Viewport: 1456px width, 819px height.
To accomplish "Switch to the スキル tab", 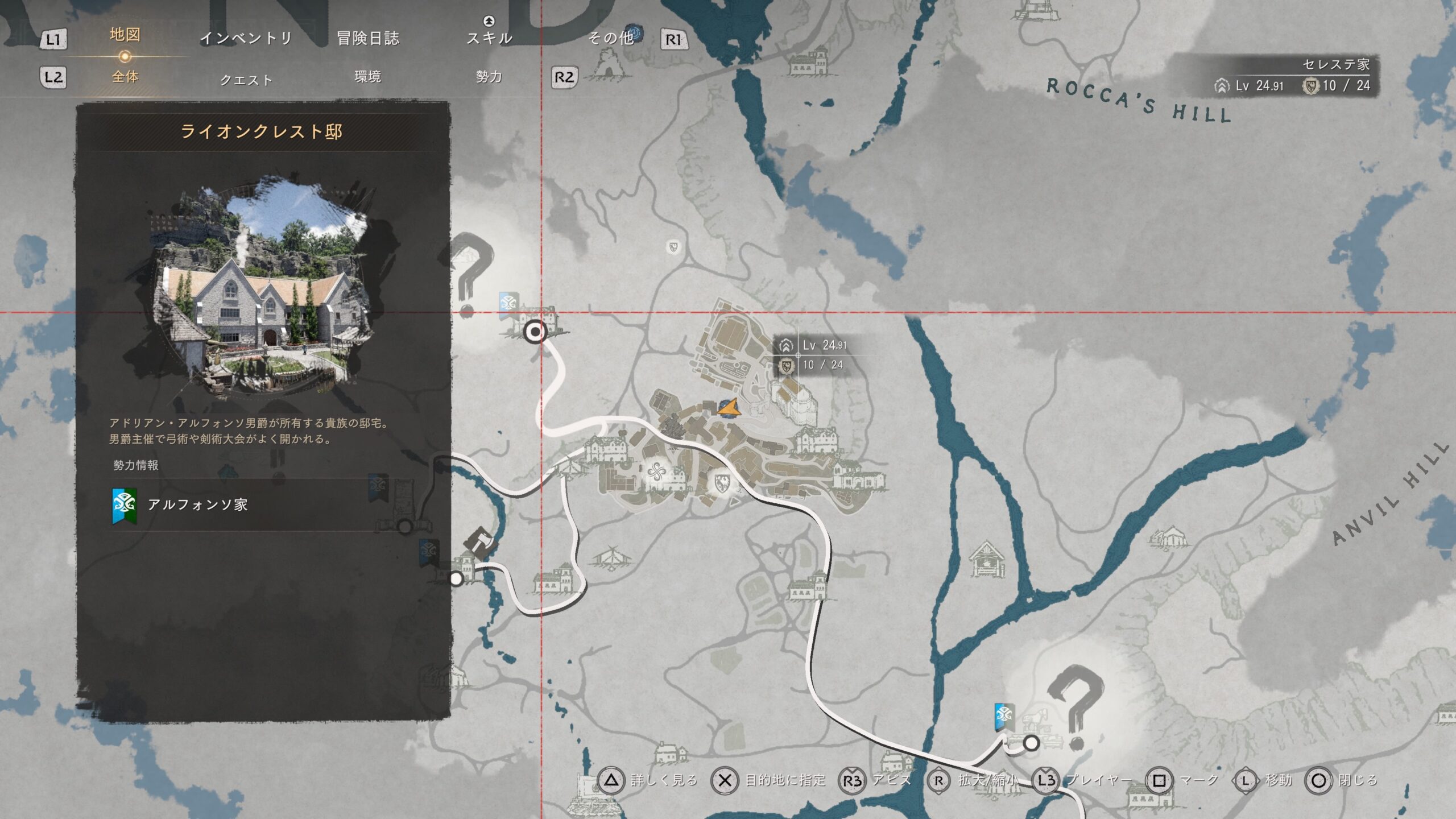I will pos(489,38).
